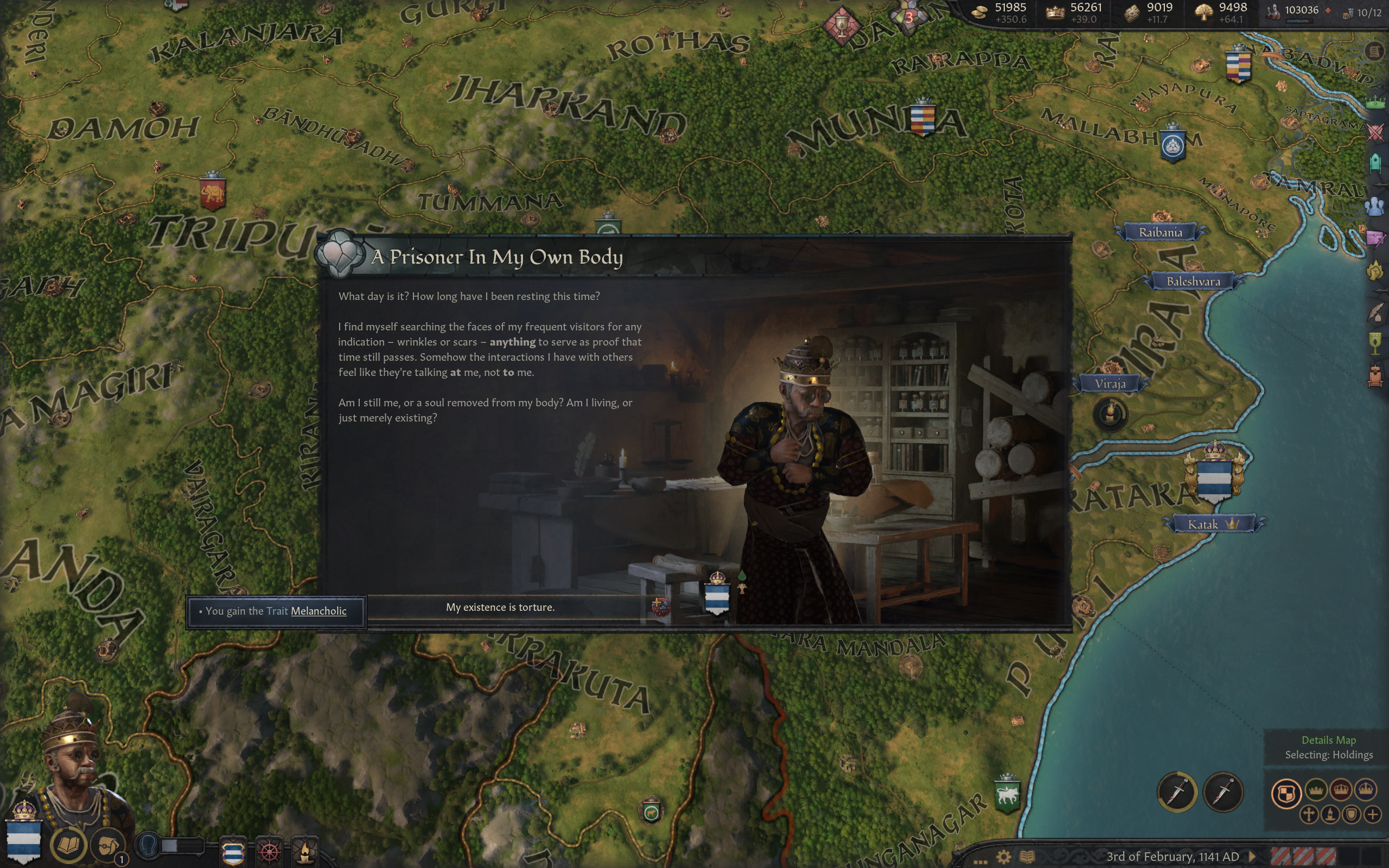
Task: Open the Melancholic trait link
Action: 318,611
